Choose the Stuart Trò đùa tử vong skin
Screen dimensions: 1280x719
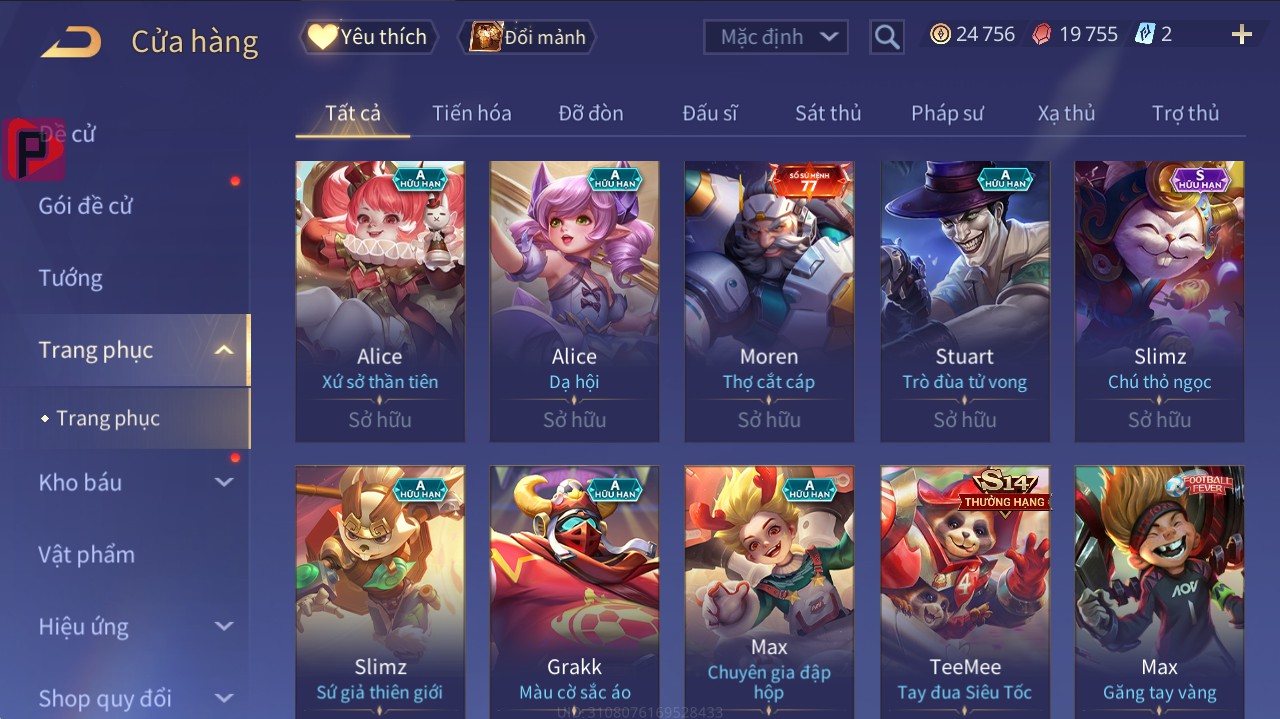[x=964, y=300]
